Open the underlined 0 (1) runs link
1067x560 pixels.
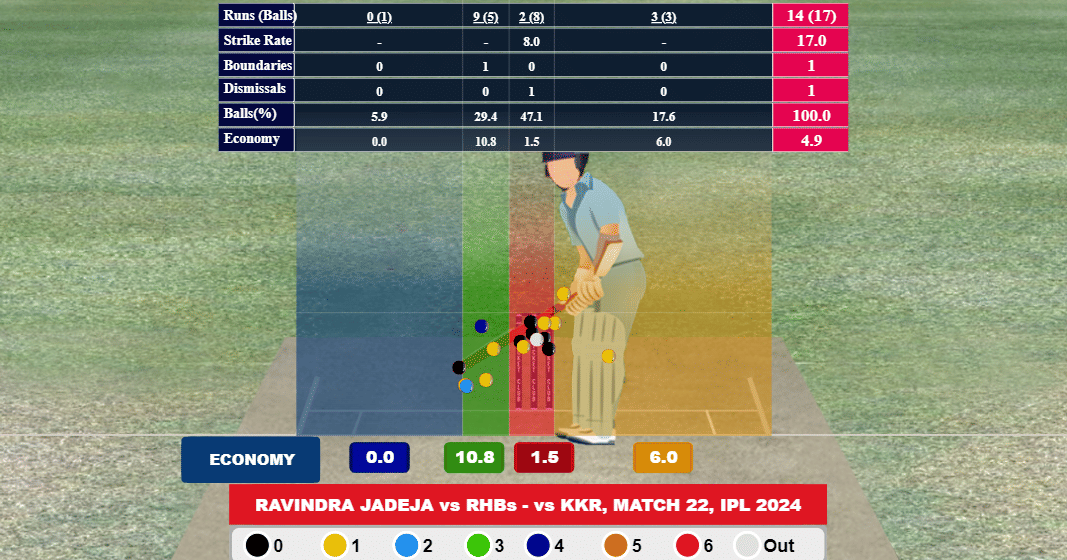(380, 16)
